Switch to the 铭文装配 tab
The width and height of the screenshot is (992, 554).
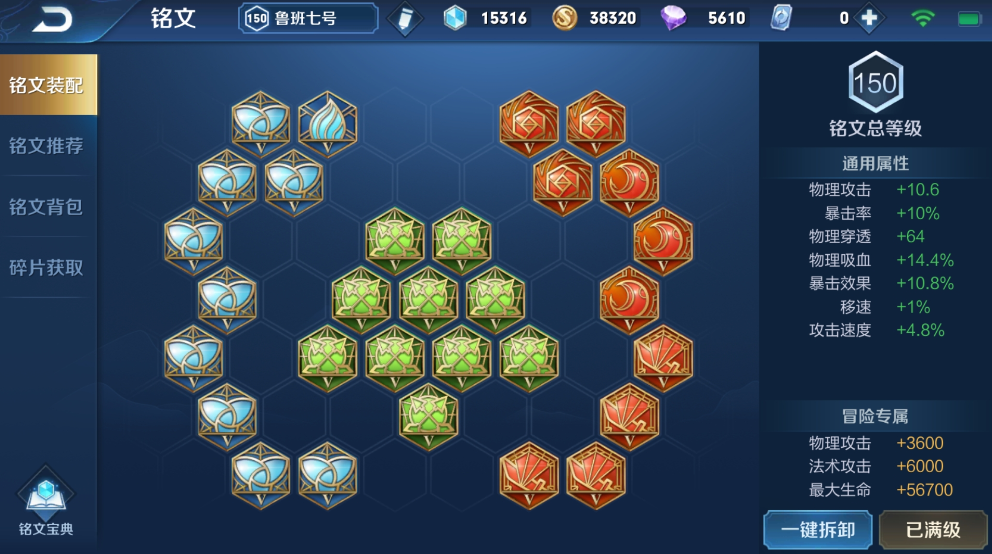(48, 85)
